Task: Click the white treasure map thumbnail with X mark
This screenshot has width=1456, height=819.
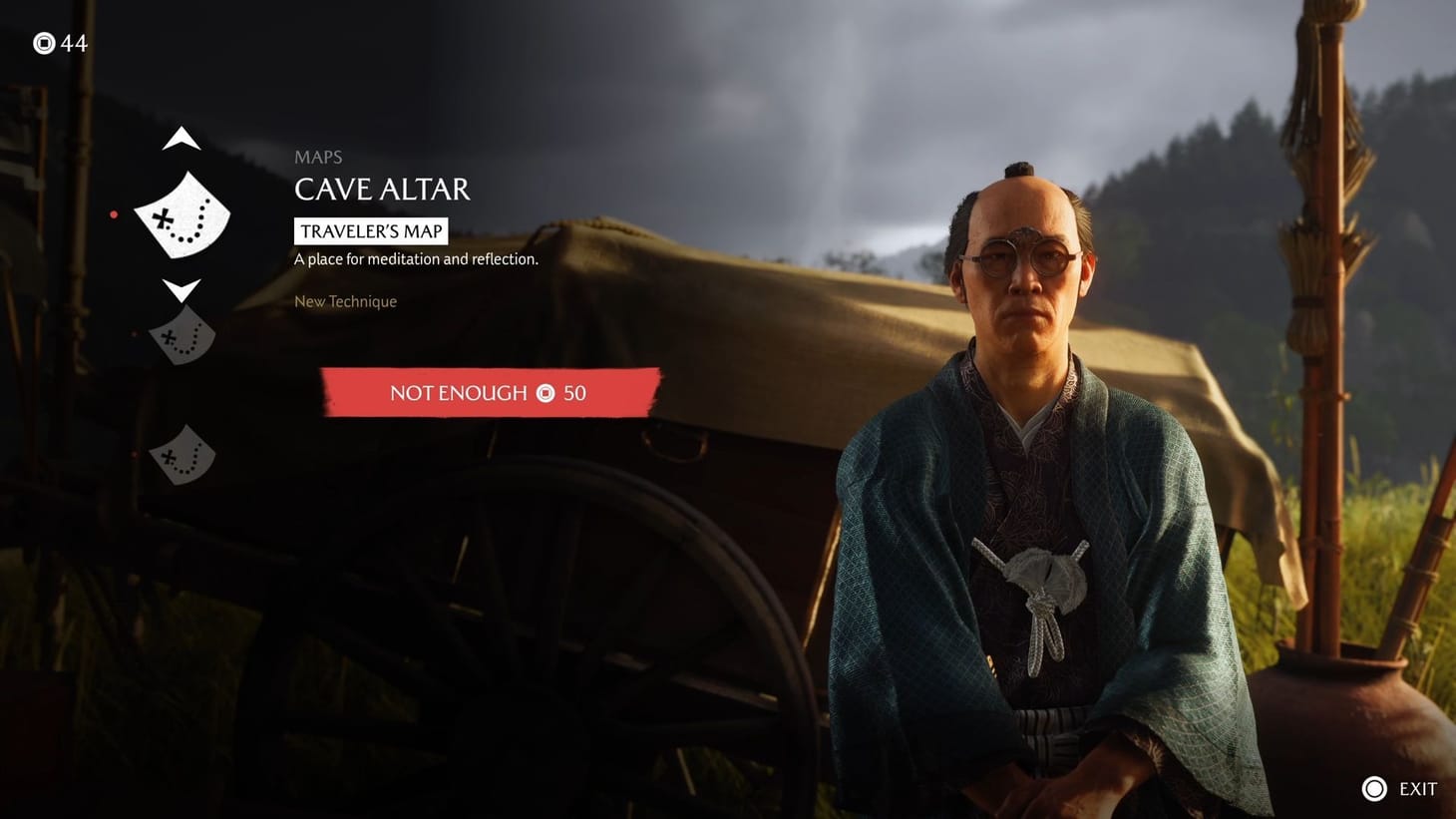Action: [182, 214]
